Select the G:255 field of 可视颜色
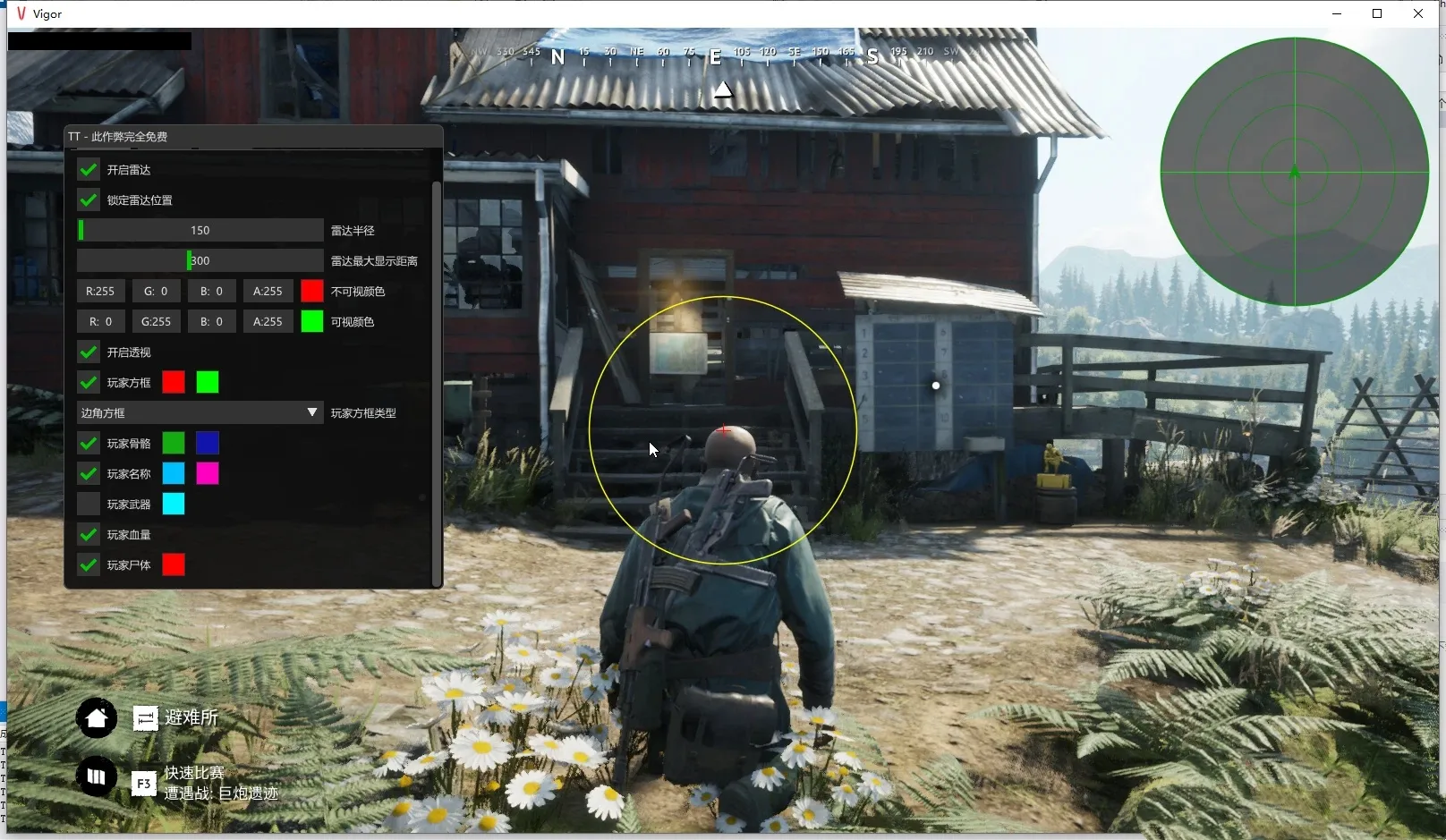Screen dimensions: 1446x840 (x=156, y=322)
